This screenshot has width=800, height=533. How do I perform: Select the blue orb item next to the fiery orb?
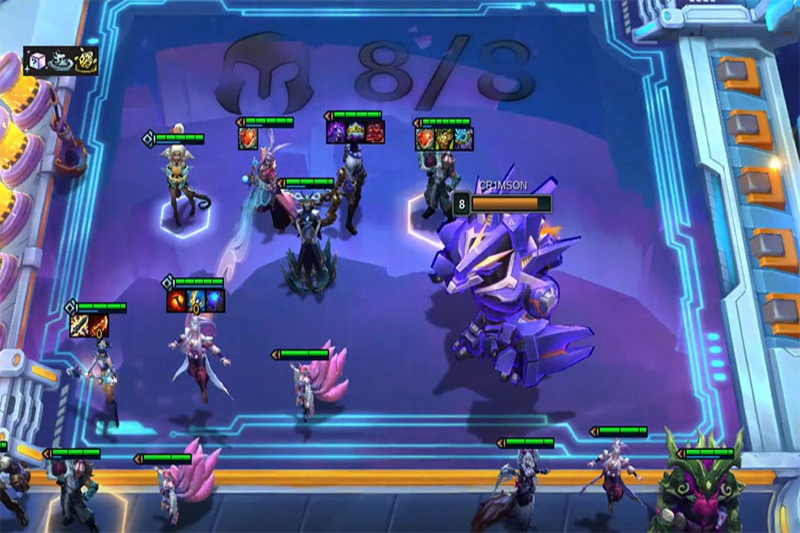point(214,301)
